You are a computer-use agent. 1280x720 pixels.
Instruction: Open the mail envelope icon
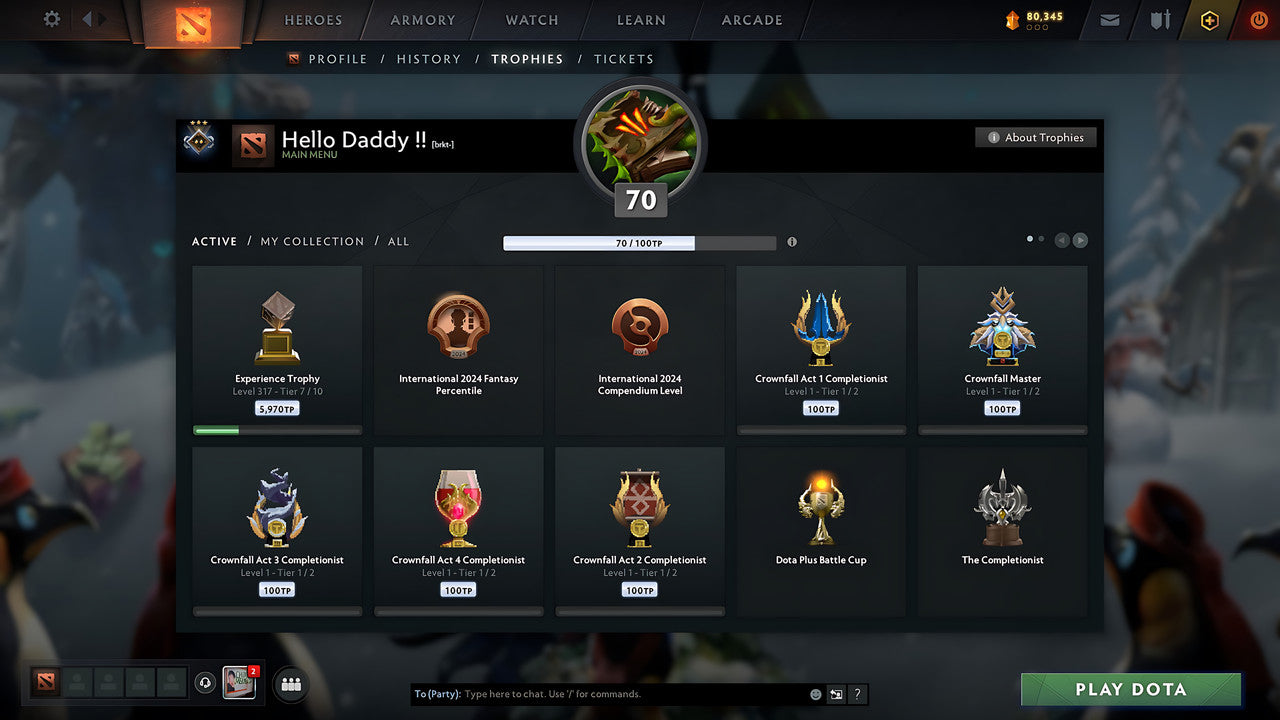(1110, 20)
